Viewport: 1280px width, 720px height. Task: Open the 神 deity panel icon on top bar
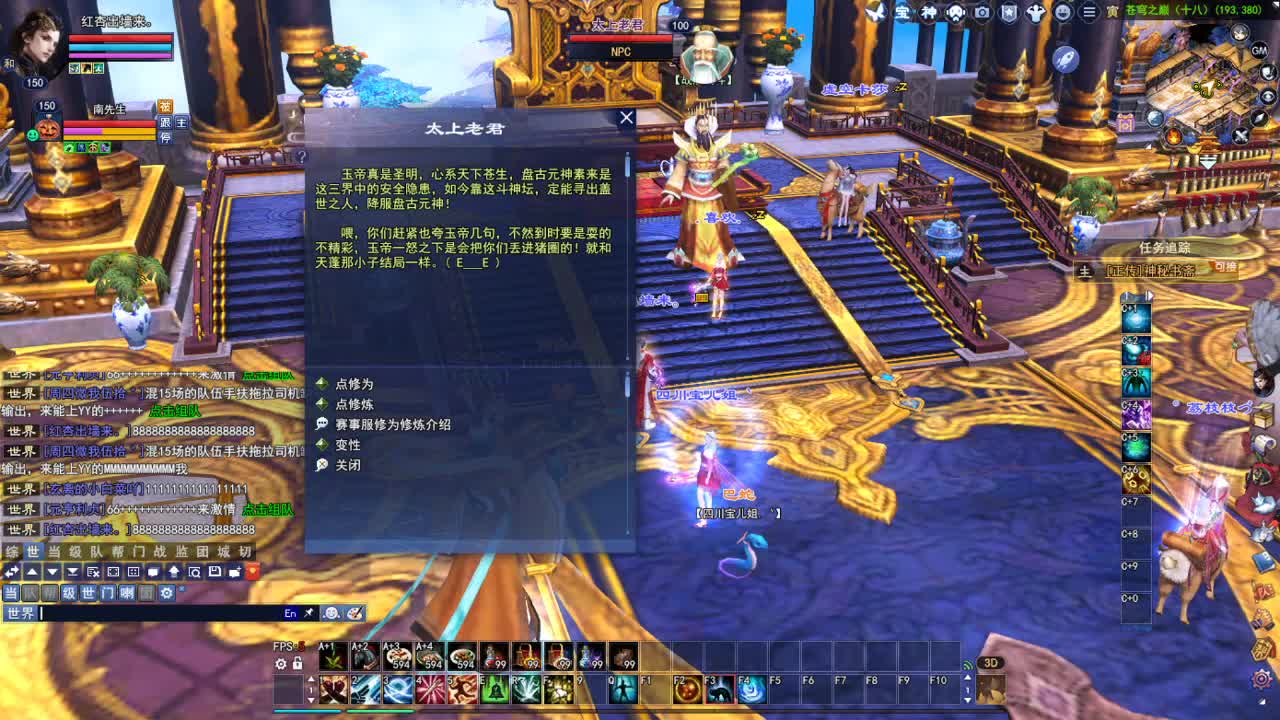[x=927, y=13]
